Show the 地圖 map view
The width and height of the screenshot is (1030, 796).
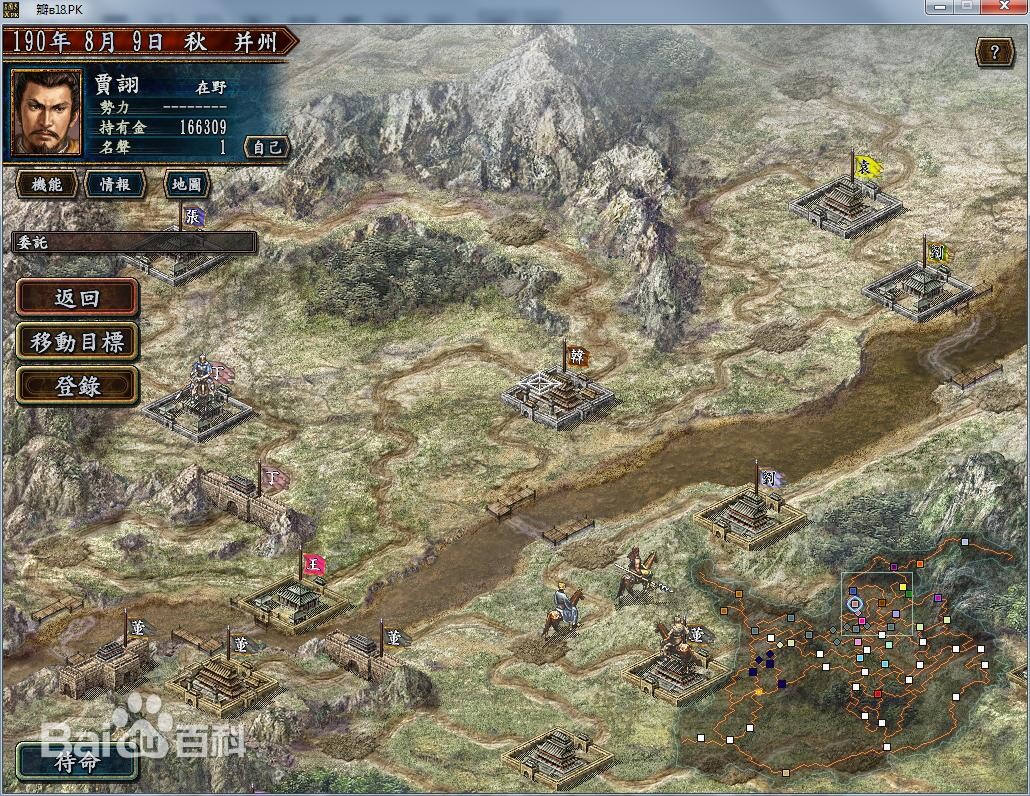click(186, 184)
